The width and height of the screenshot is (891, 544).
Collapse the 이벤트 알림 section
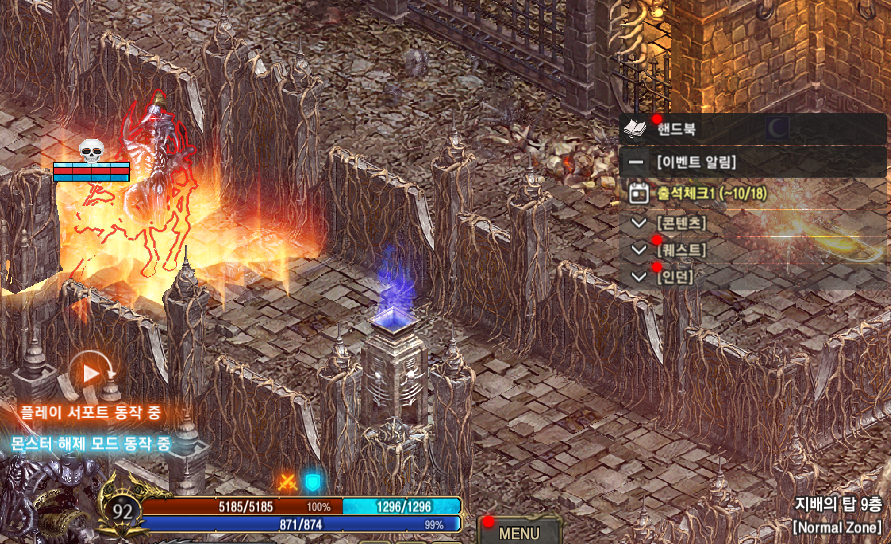tap(636, 161)
